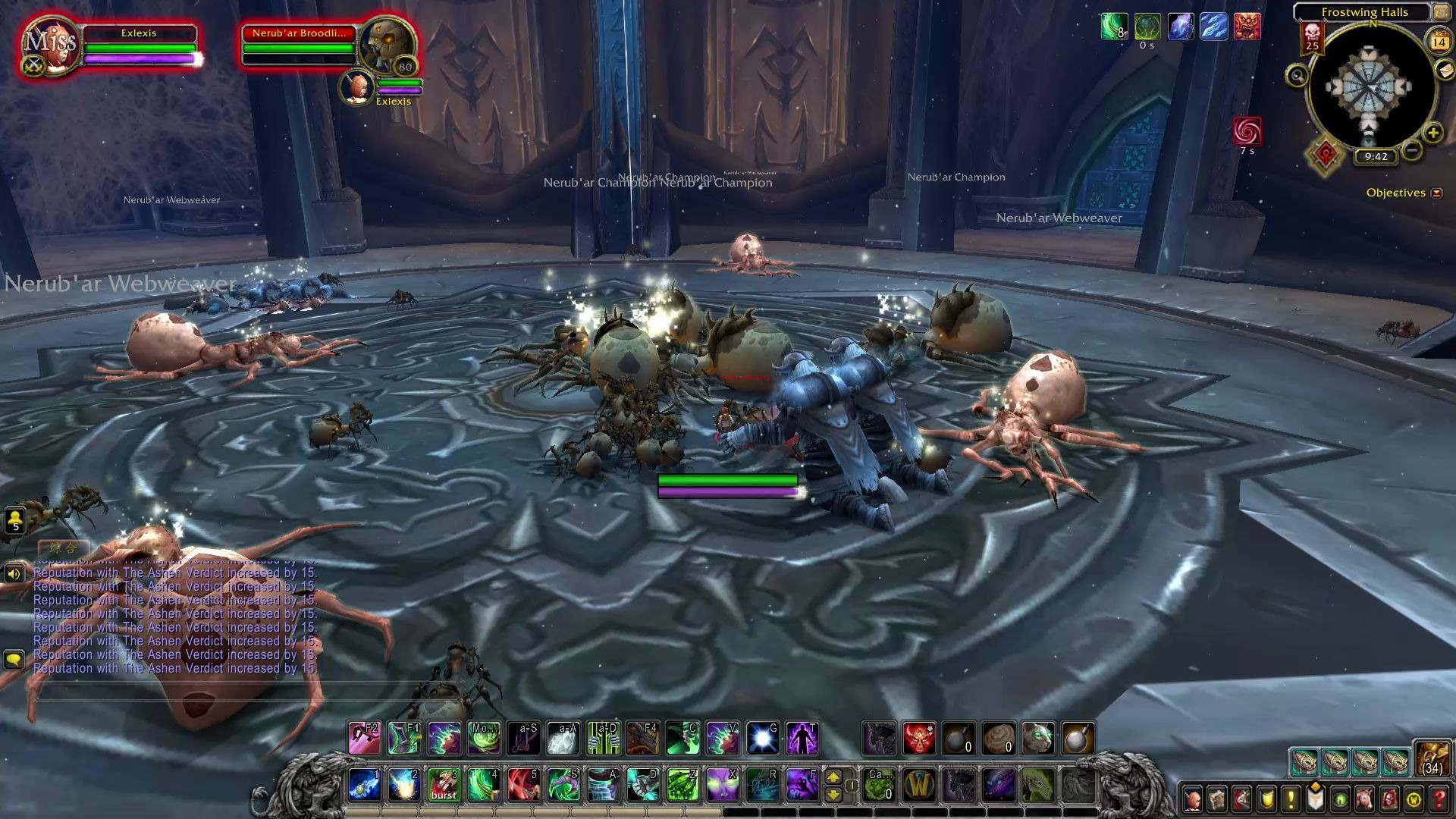1456x819 pixels.
Task: Check the mail envelope icon on minimap
Action: [x=1445, y=70]
